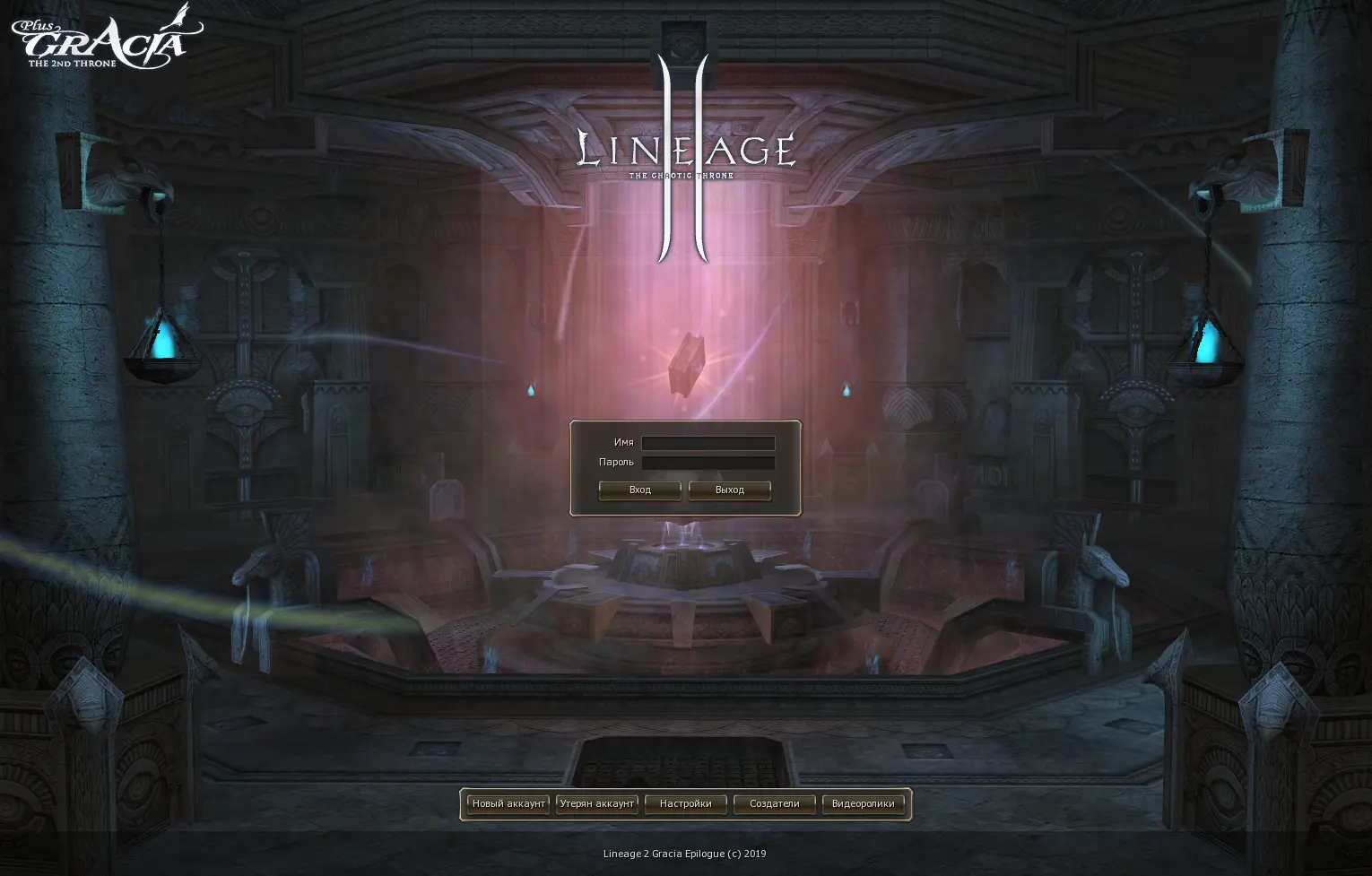
Task: Open the Утерян аккаунт recovery option
Action: [x=597, y=804]
